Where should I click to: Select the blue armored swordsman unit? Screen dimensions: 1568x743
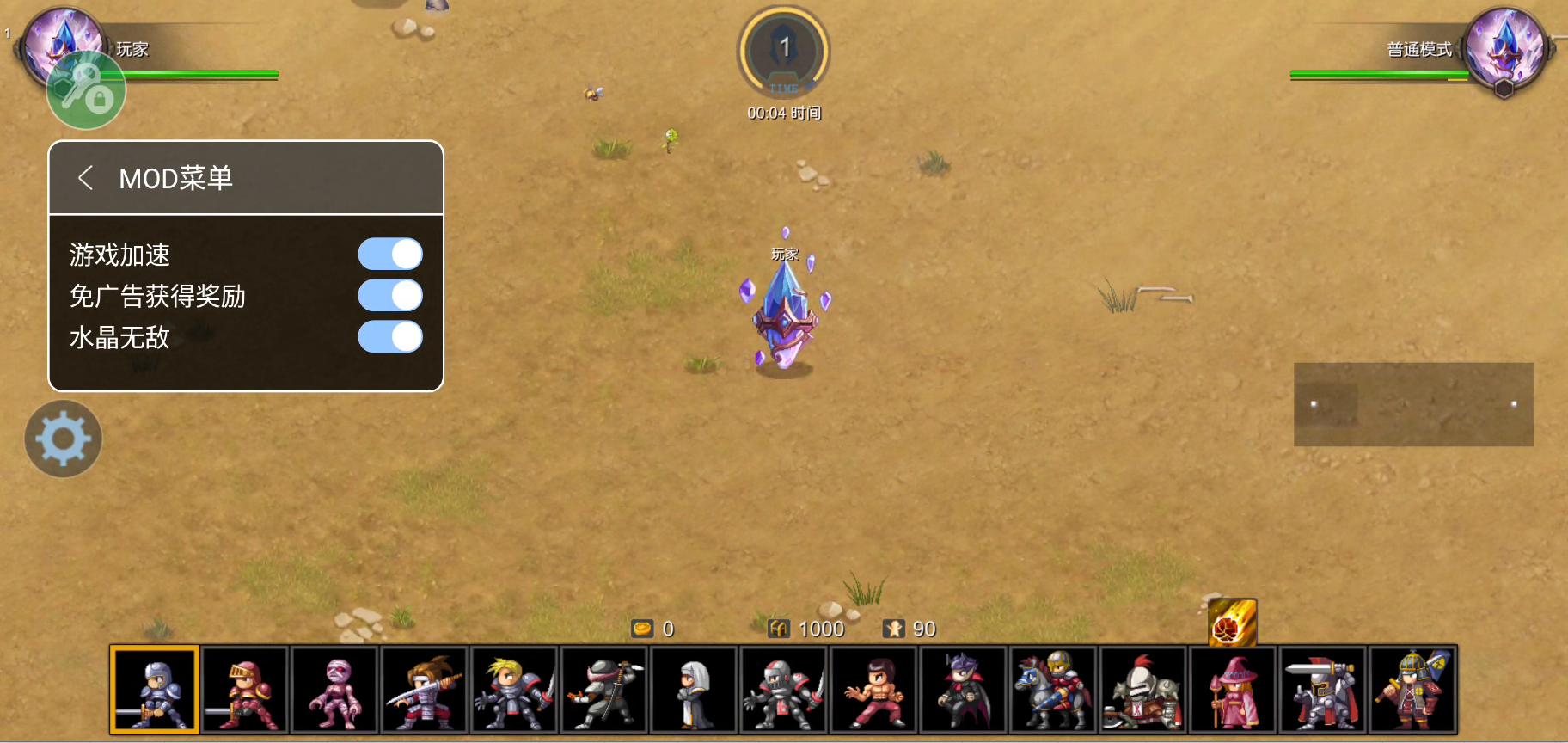coord(156,690)
